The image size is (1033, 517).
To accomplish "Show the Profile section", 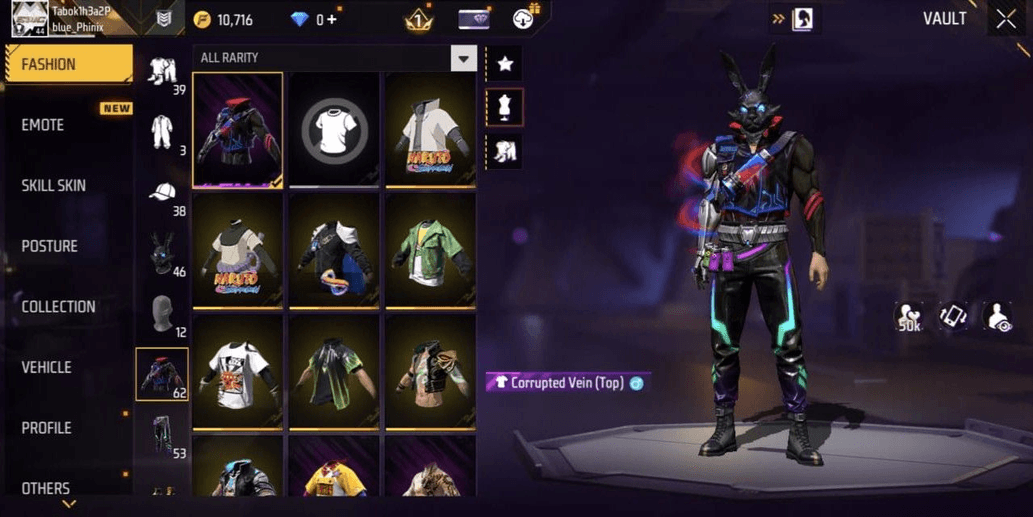I will click(x=46, y=428).
